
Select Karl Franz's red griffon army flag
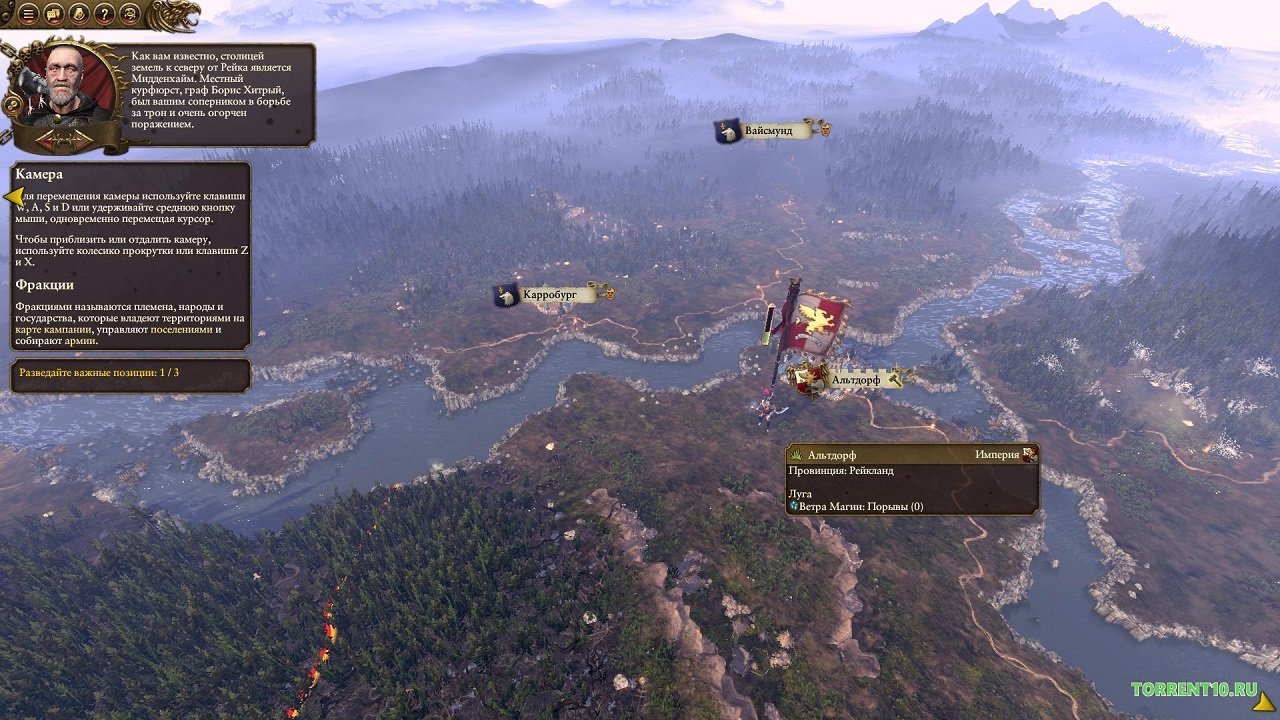[815, 318]
